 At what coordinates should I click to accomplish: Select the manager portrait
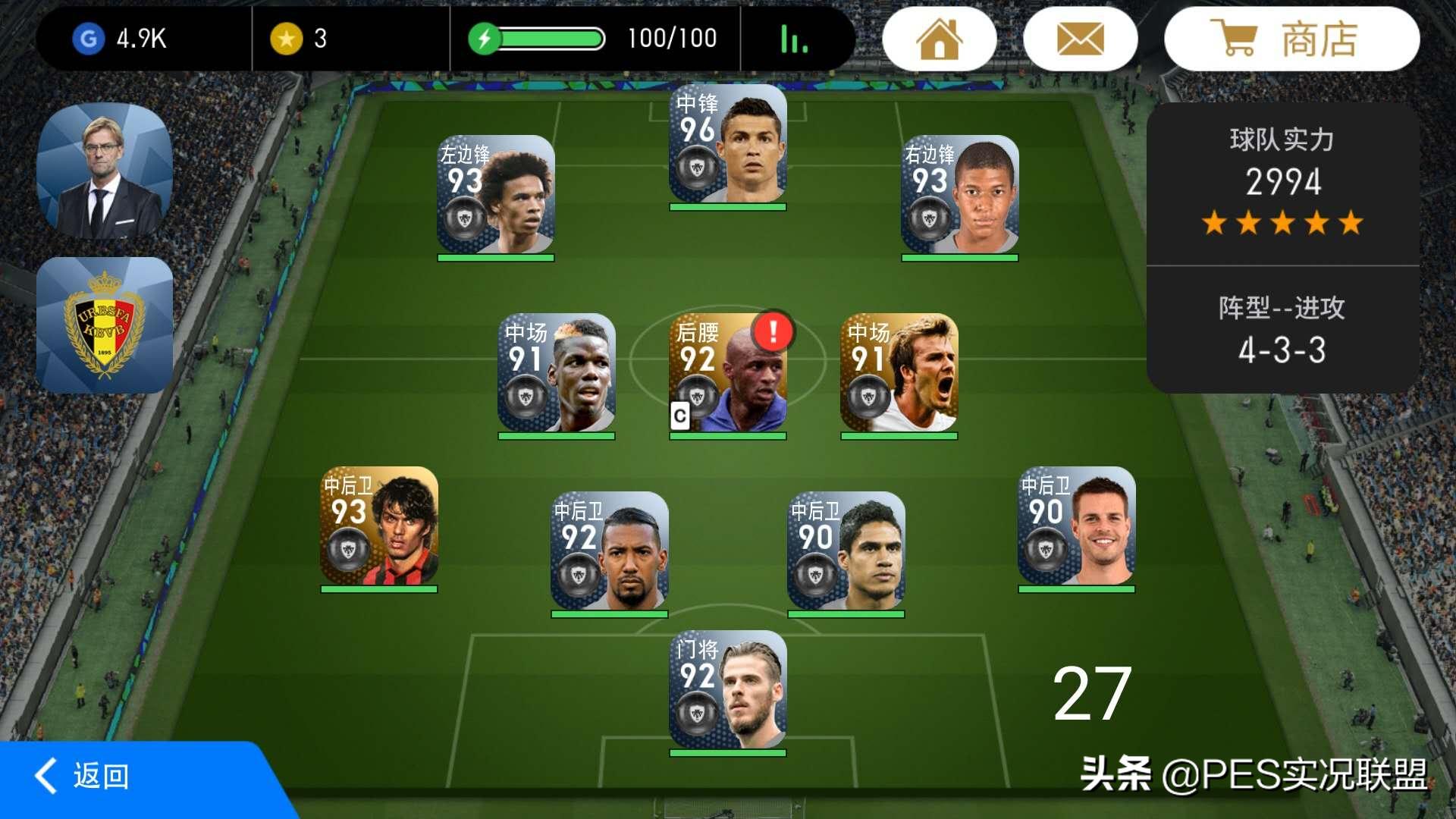point(105,171)
